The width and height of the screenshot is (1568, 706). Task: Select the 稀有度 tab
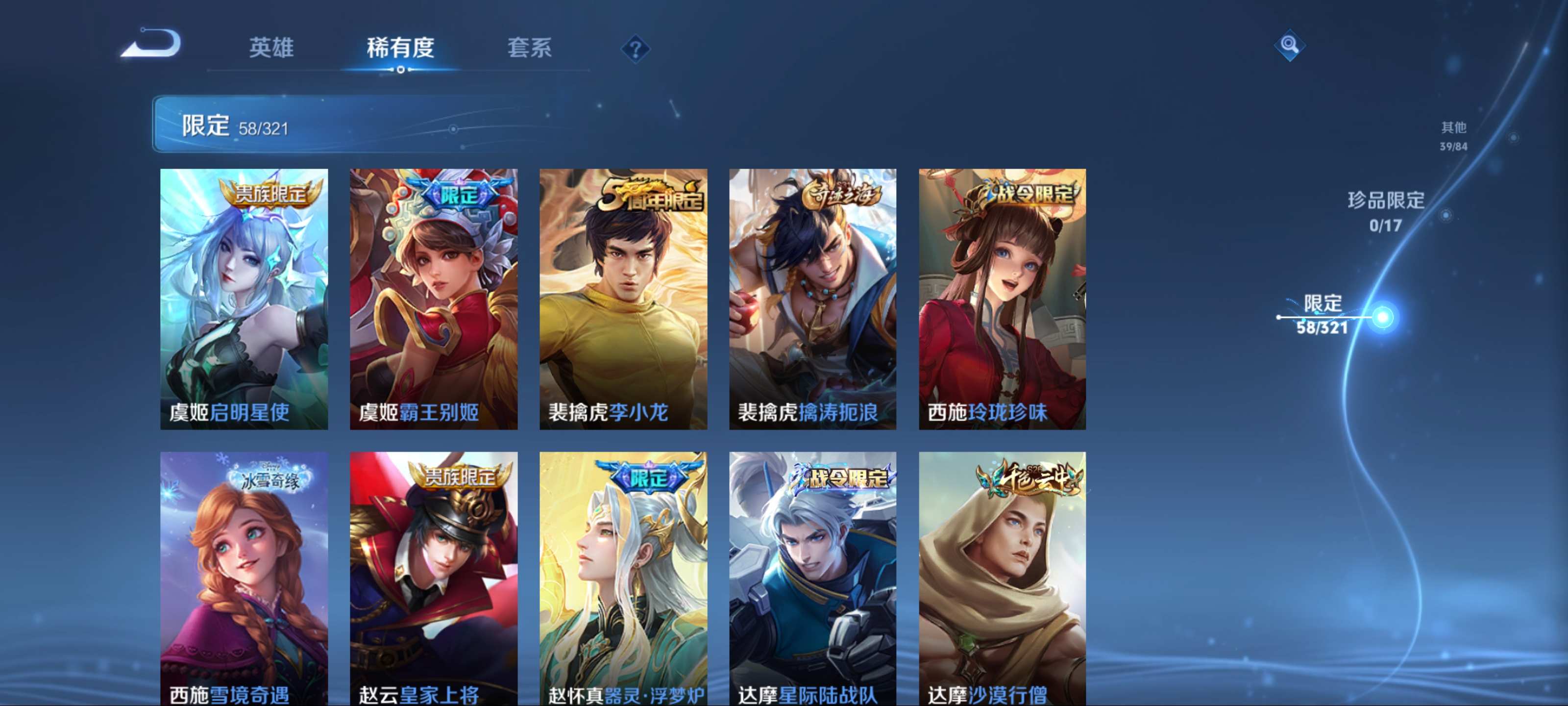[x=400, y=48]
